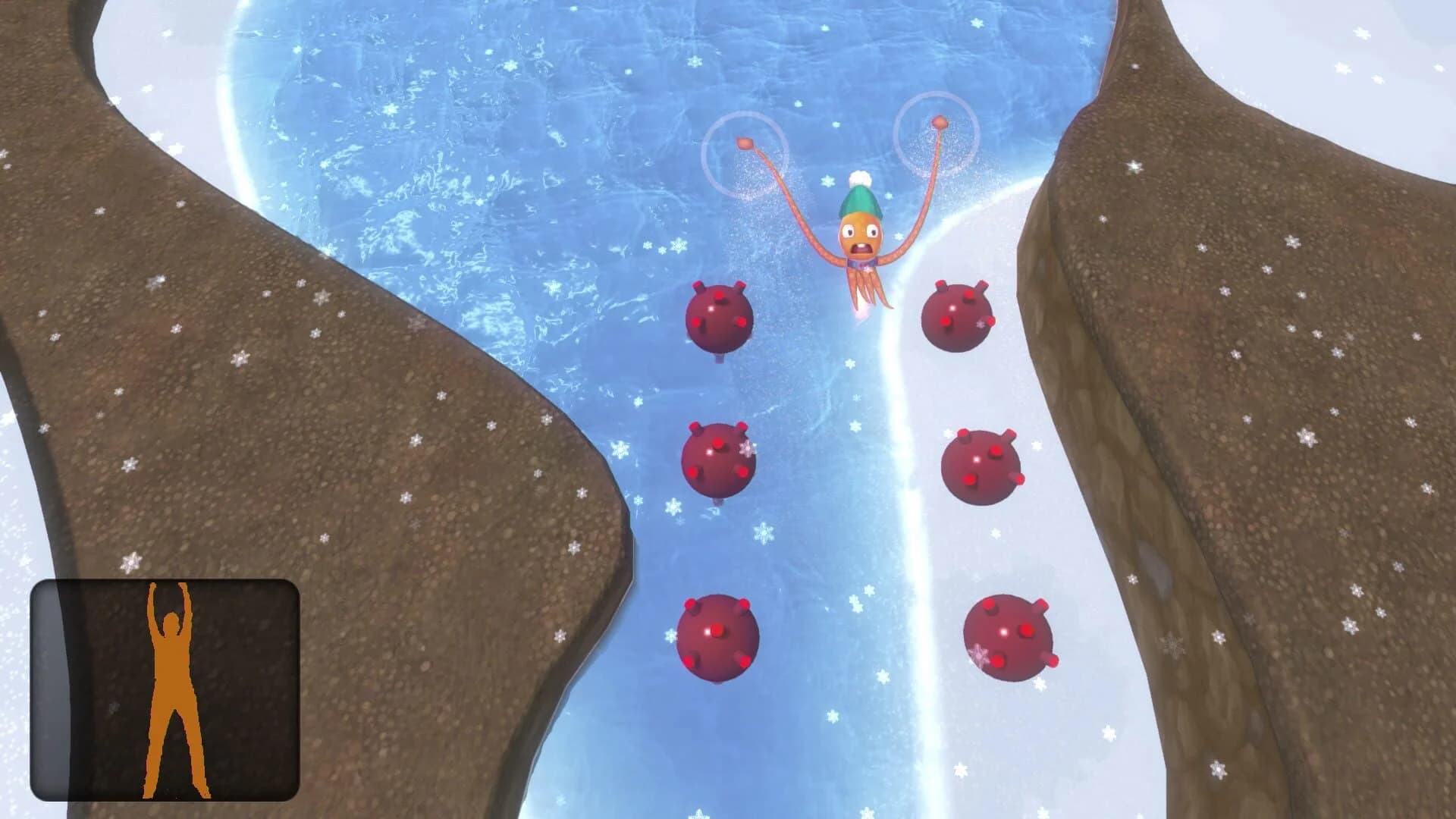The height and width of the screenshot is (819, 1456).
Task: Click the squid's left tentacle tip
Action: [743, 143]
